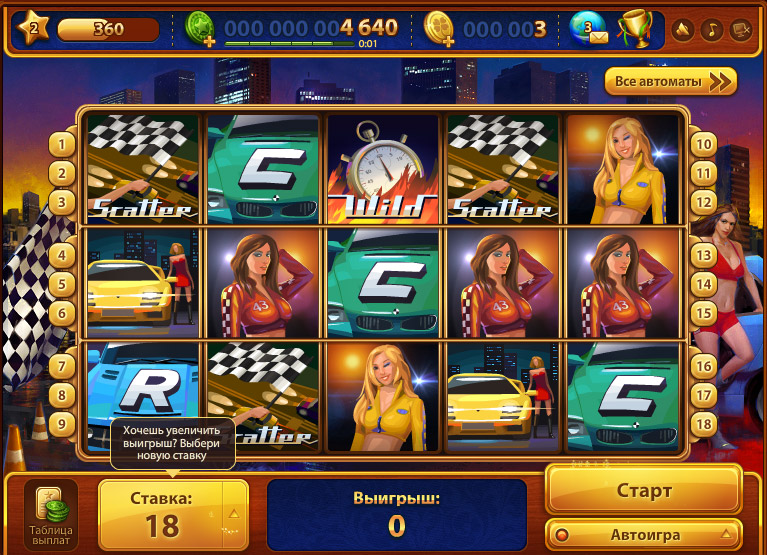The height and width of the screenshot is (555, 767).
Task: Open the Таблица выплат paytable
Action: (x=50, y=517)
